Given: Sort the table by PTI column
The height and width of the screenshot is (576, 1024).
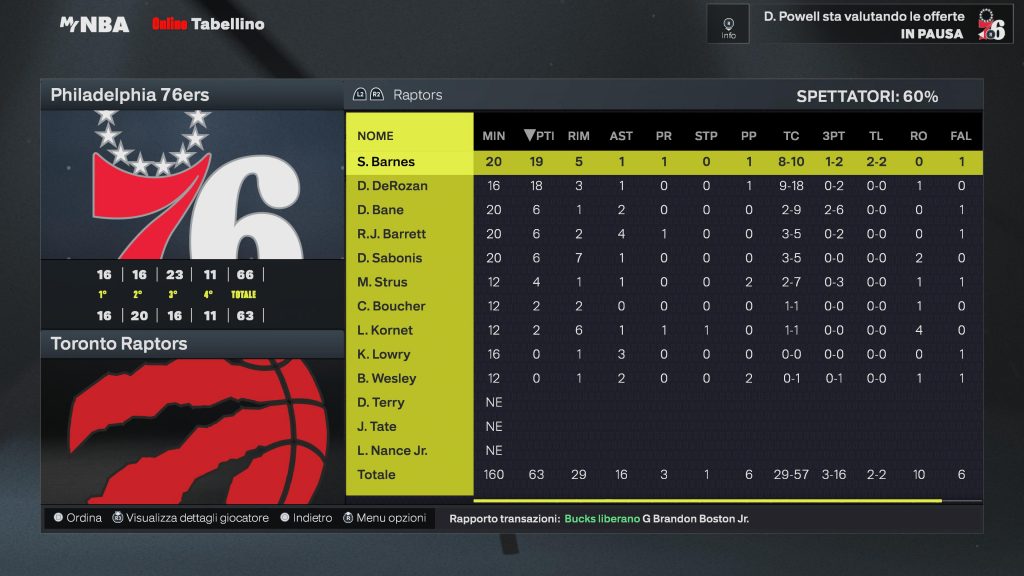Looking at the screenshot, I should pyautogui.click(x=539, y=136).
